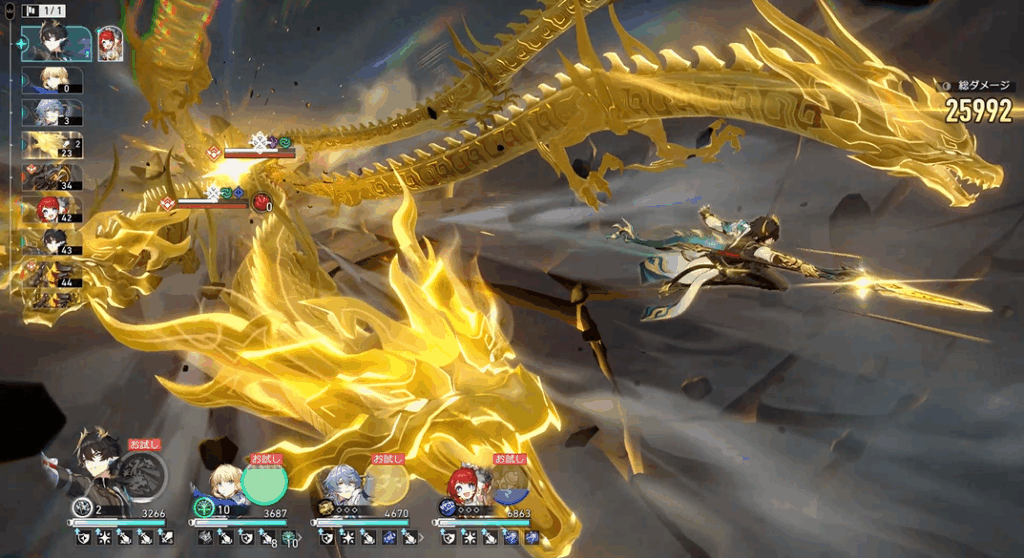Select the red-haired character's bottom portrait
This screenshot has height=558, width=1024.
coord(468,484)
